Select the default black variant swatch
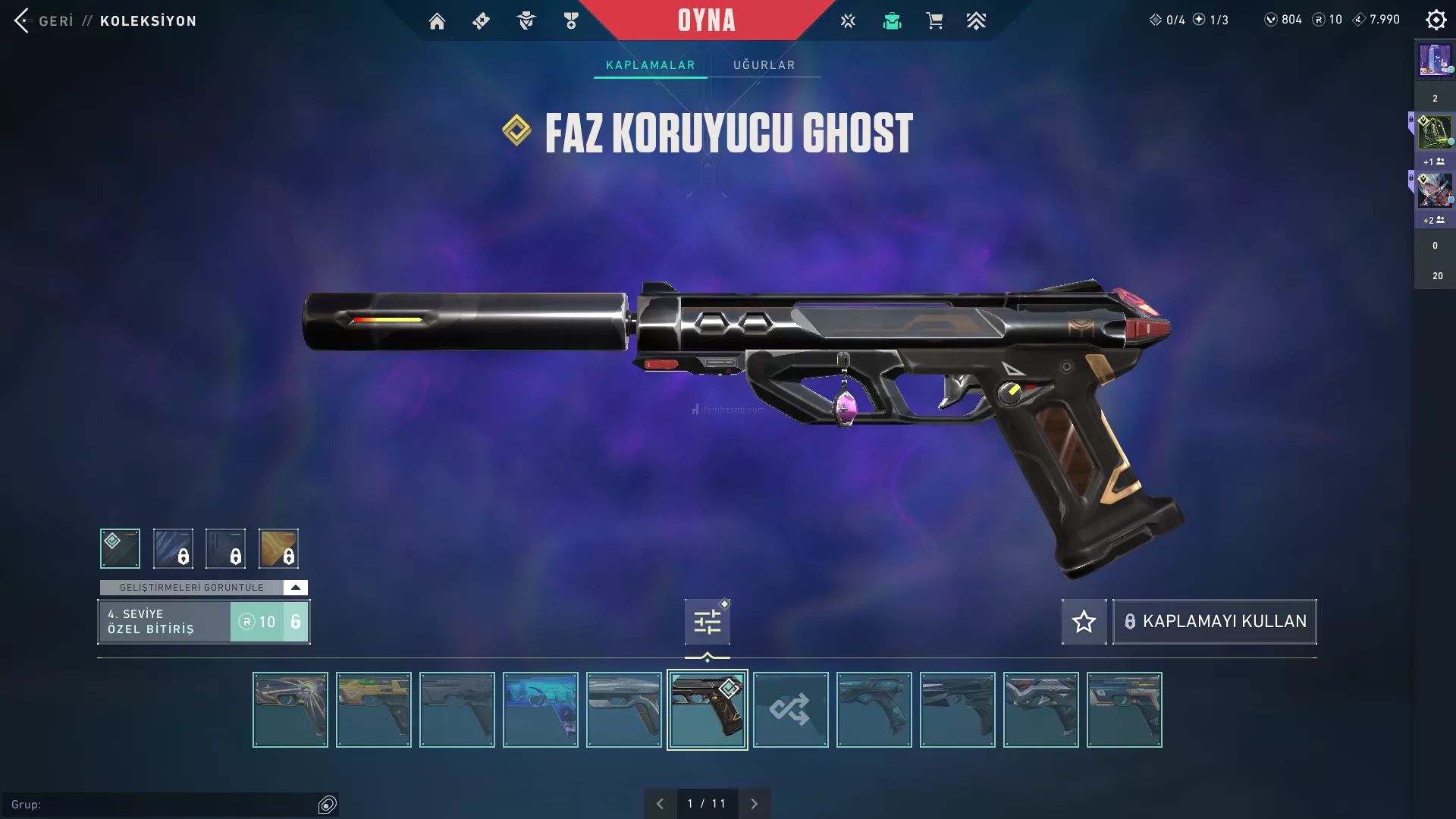The image size is (1456, 819). 120,548
